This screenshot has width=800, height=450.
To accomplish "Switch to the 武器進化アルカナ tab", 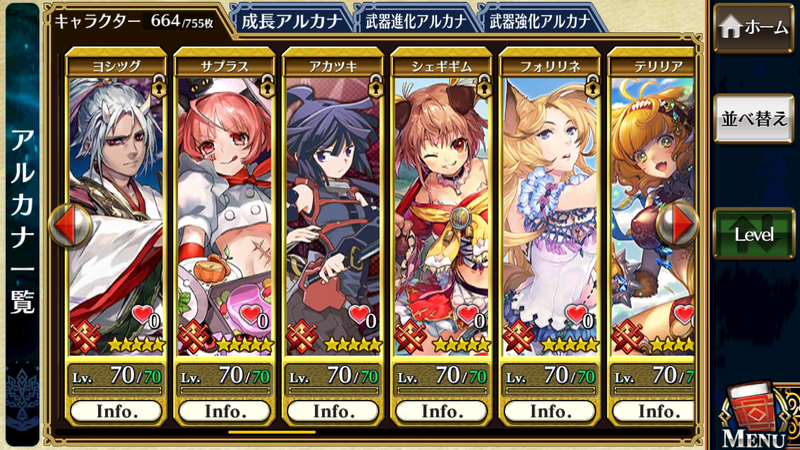I will click(414, 20).
